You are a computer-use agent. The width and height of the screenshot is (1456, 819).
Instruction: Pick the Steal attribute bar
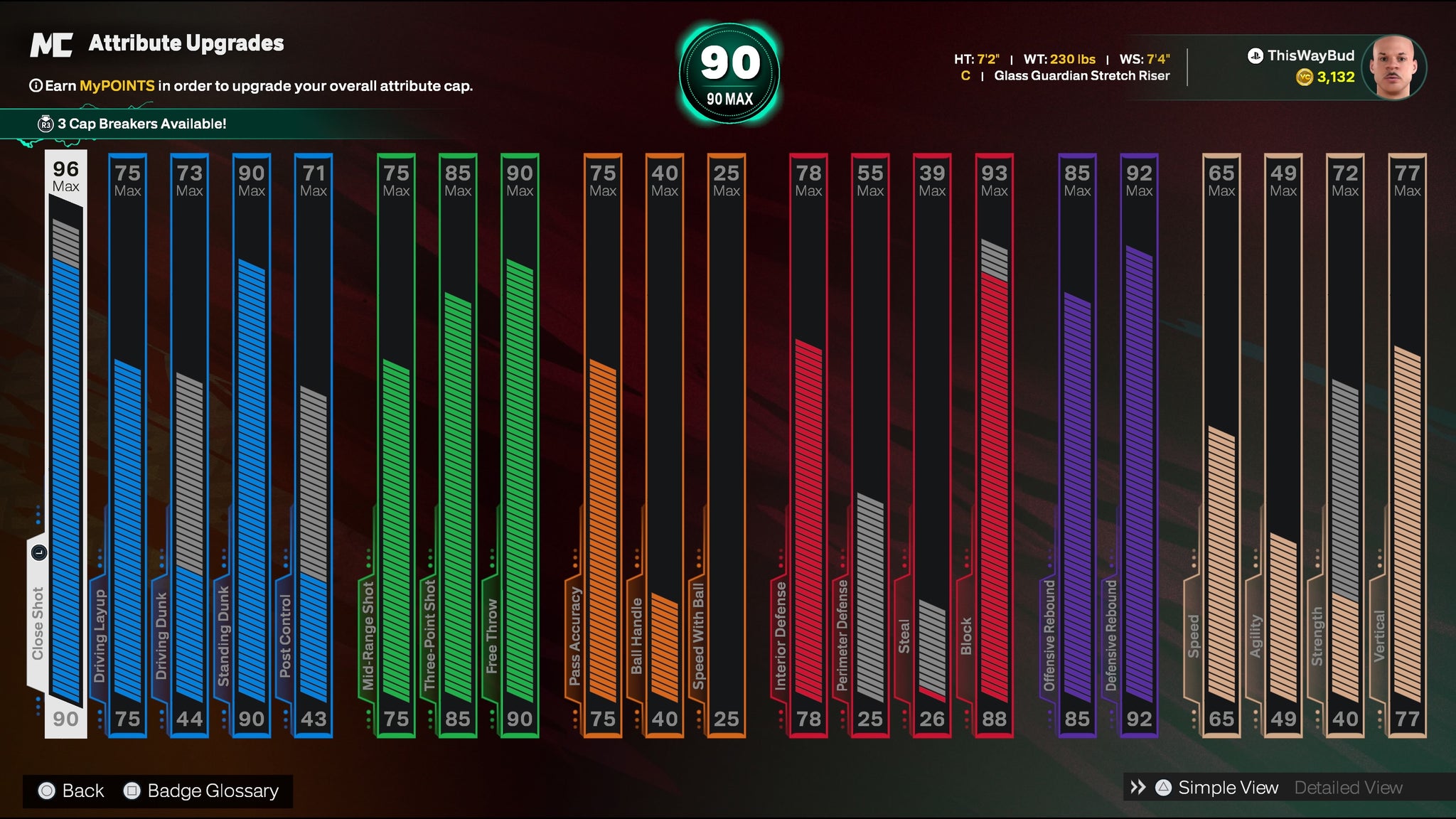pyautogui.click(x=932, y=444)
